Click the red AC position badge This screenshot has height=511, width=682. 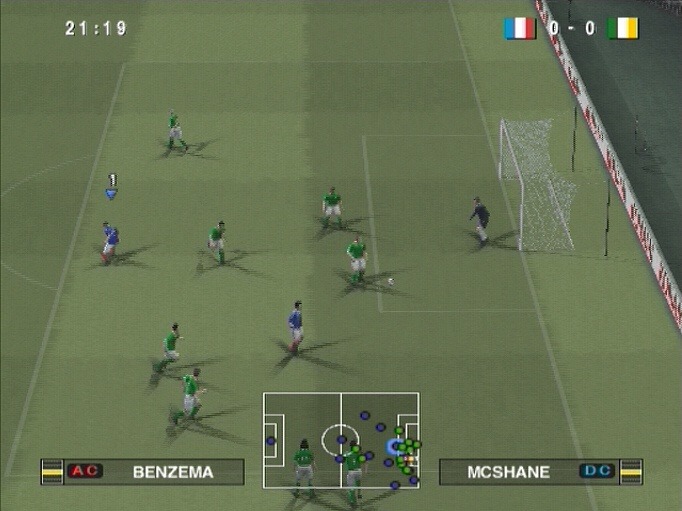[x=85, y=472]
